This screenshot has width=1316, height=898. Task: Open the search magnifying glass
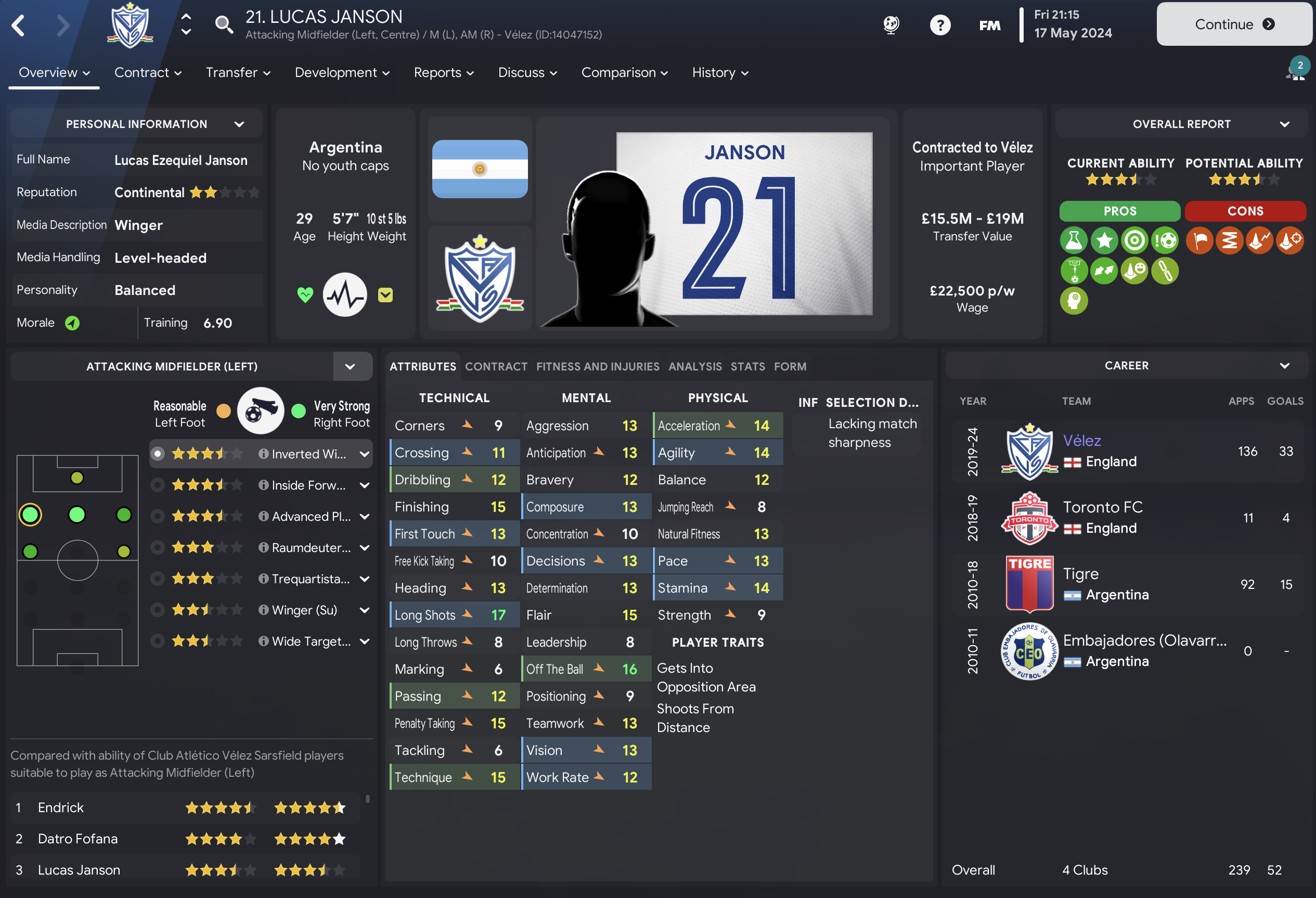point(224,24)
